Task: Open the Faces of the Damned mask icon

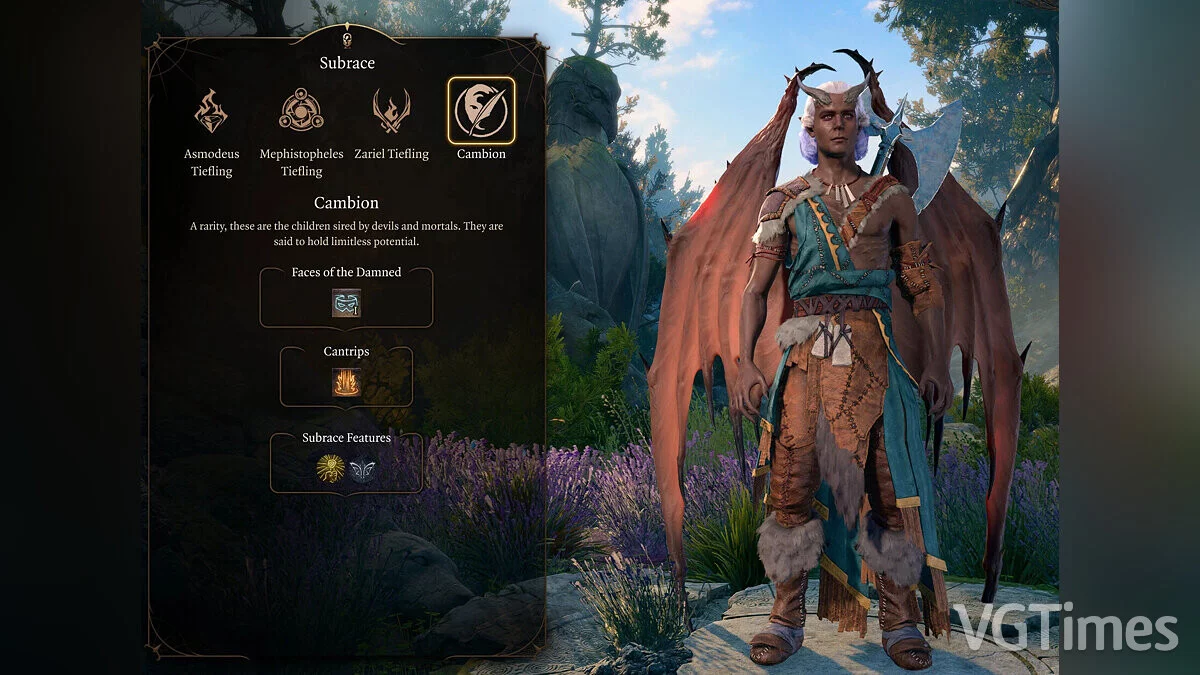Action: click(x=346, y=303)
